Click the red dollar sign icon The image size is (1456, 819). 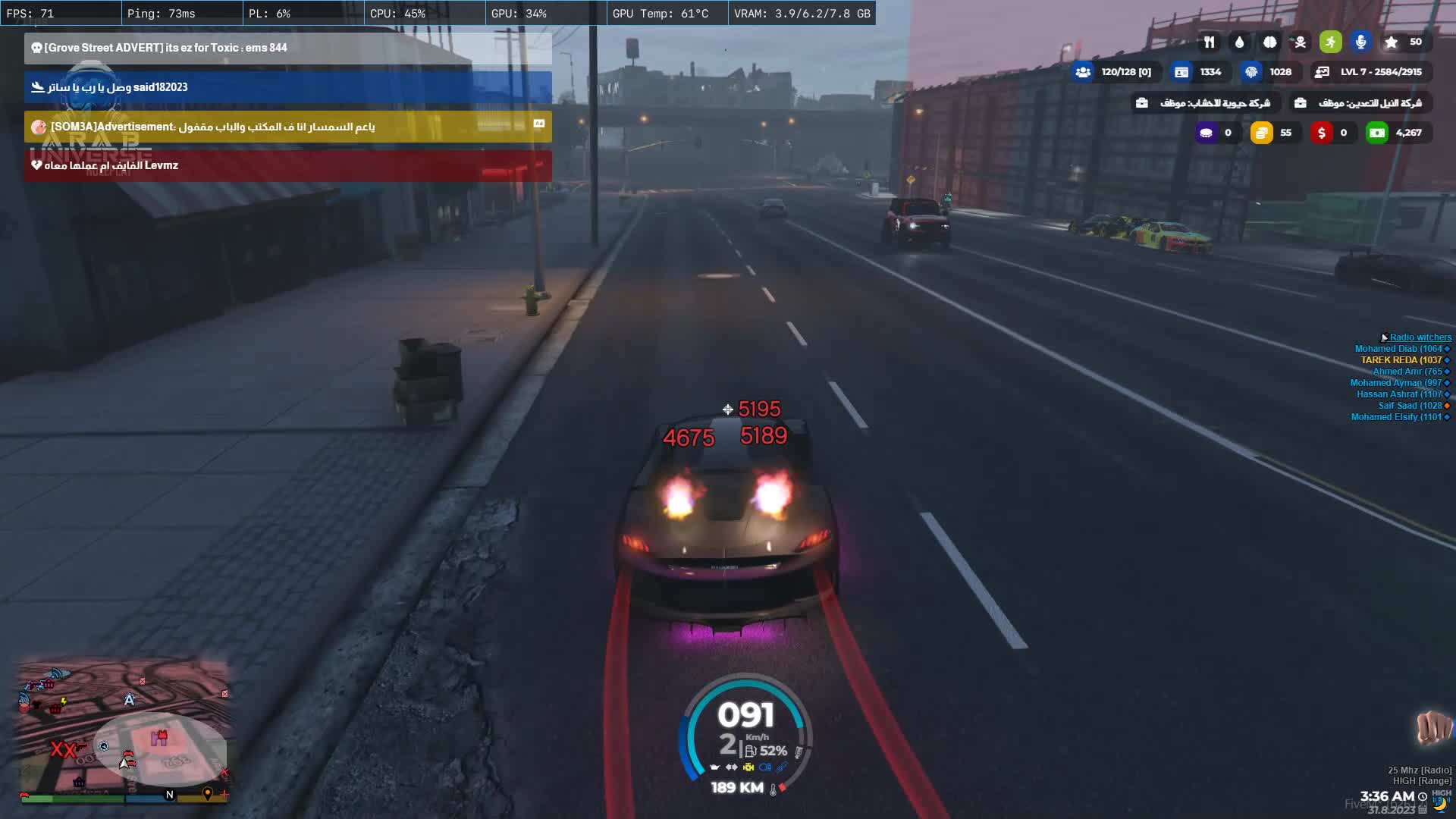(x=1322, y=133)
